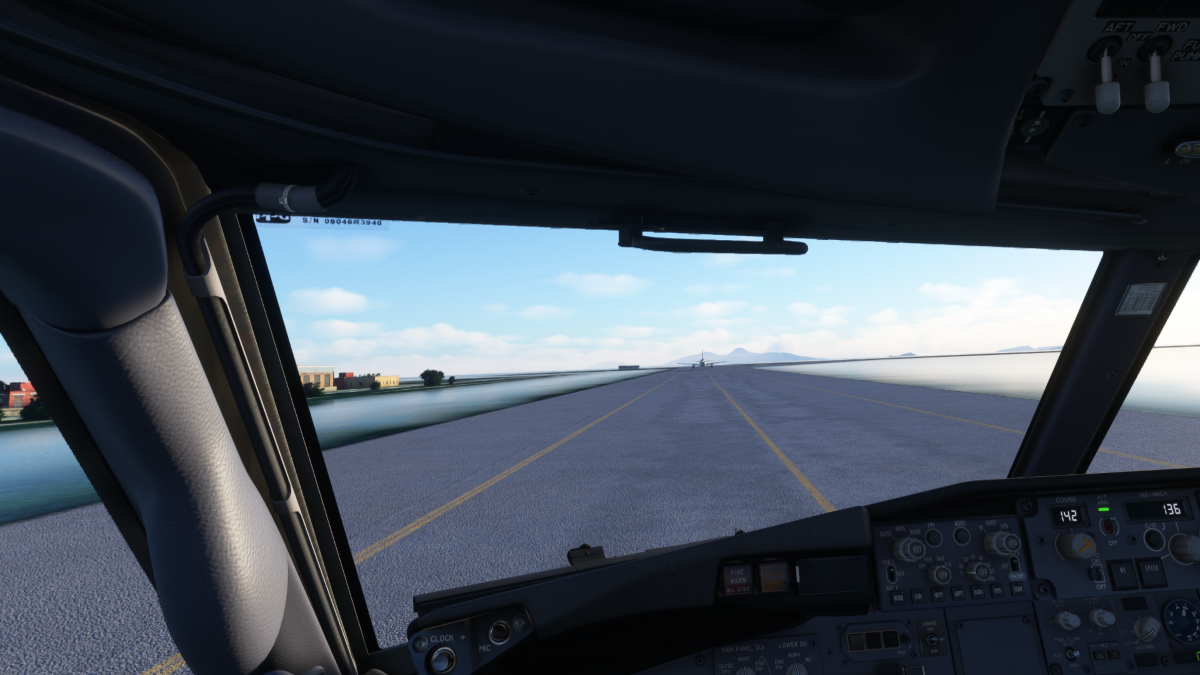
Task: Push the FIRE WARN bell cutout light
Action: 738,578
